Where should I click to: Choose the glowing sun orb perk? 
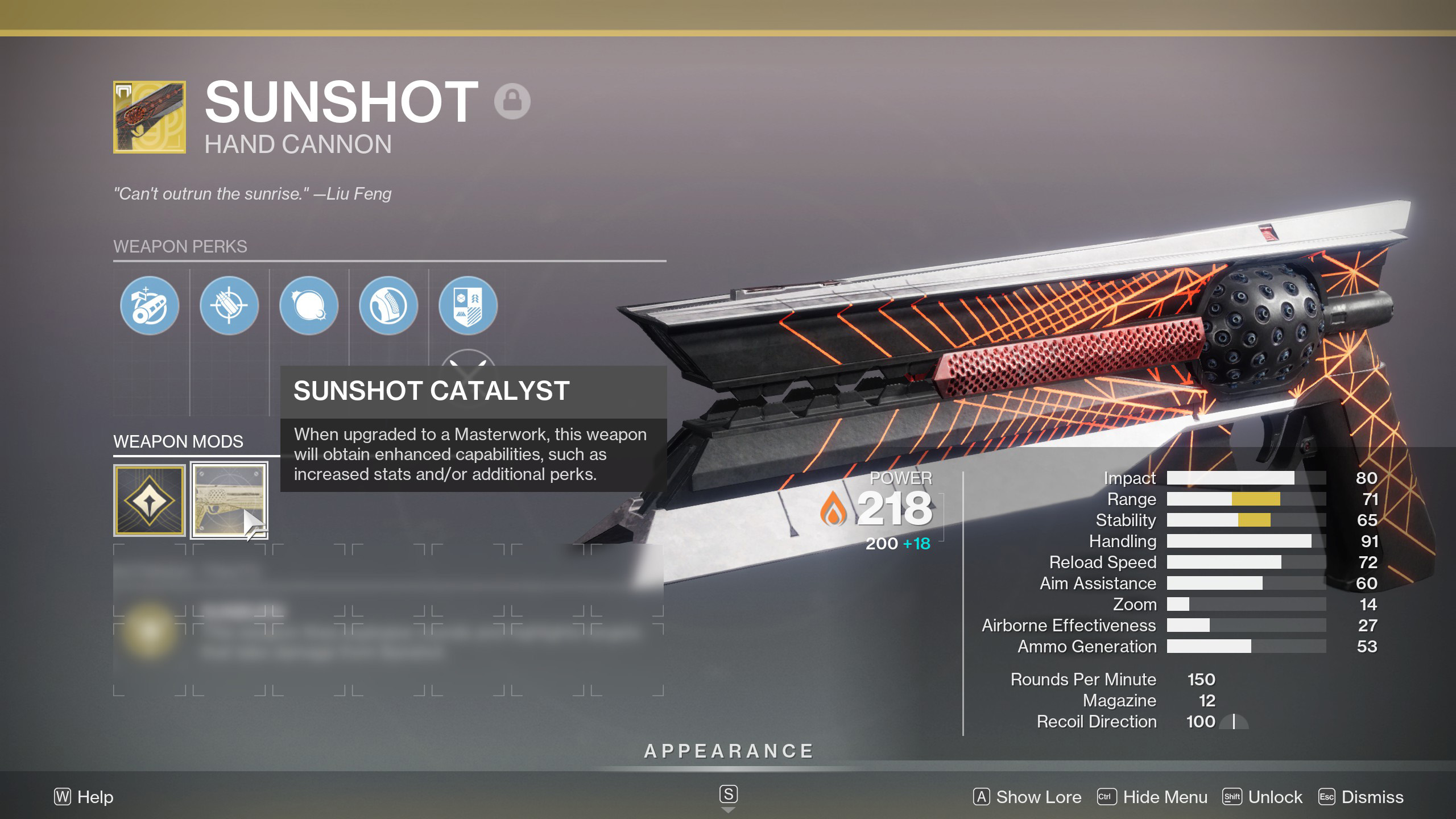[309, 305]
